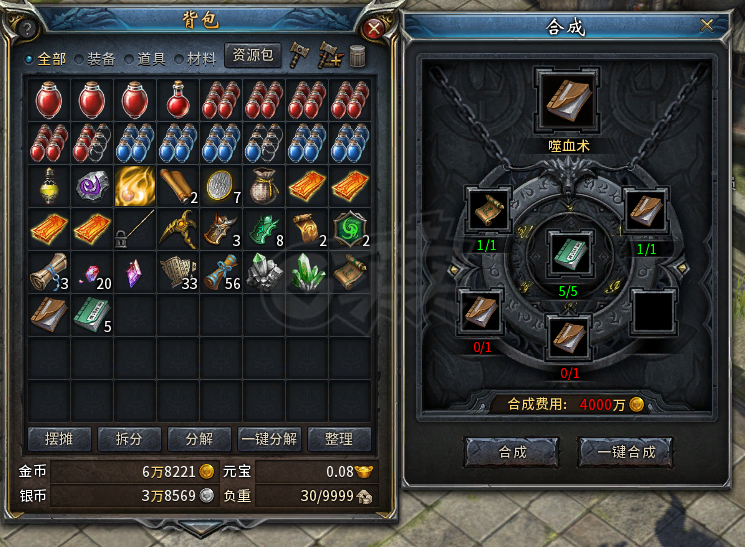Select the yellow potion bottle in backpack

click(x=48, y=186)
